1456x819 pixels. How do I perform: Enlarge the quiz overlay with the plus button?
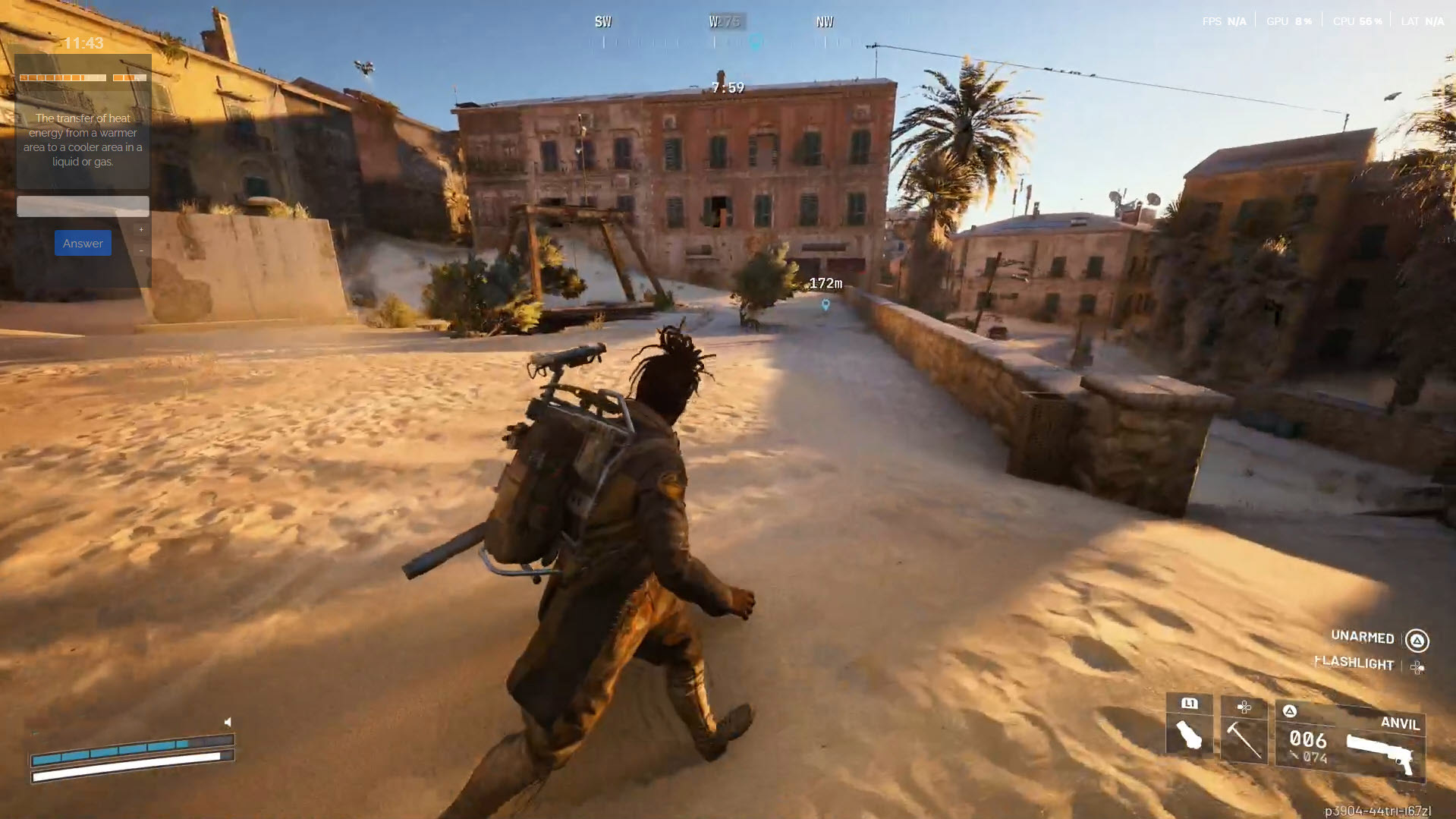click(141, 229)
